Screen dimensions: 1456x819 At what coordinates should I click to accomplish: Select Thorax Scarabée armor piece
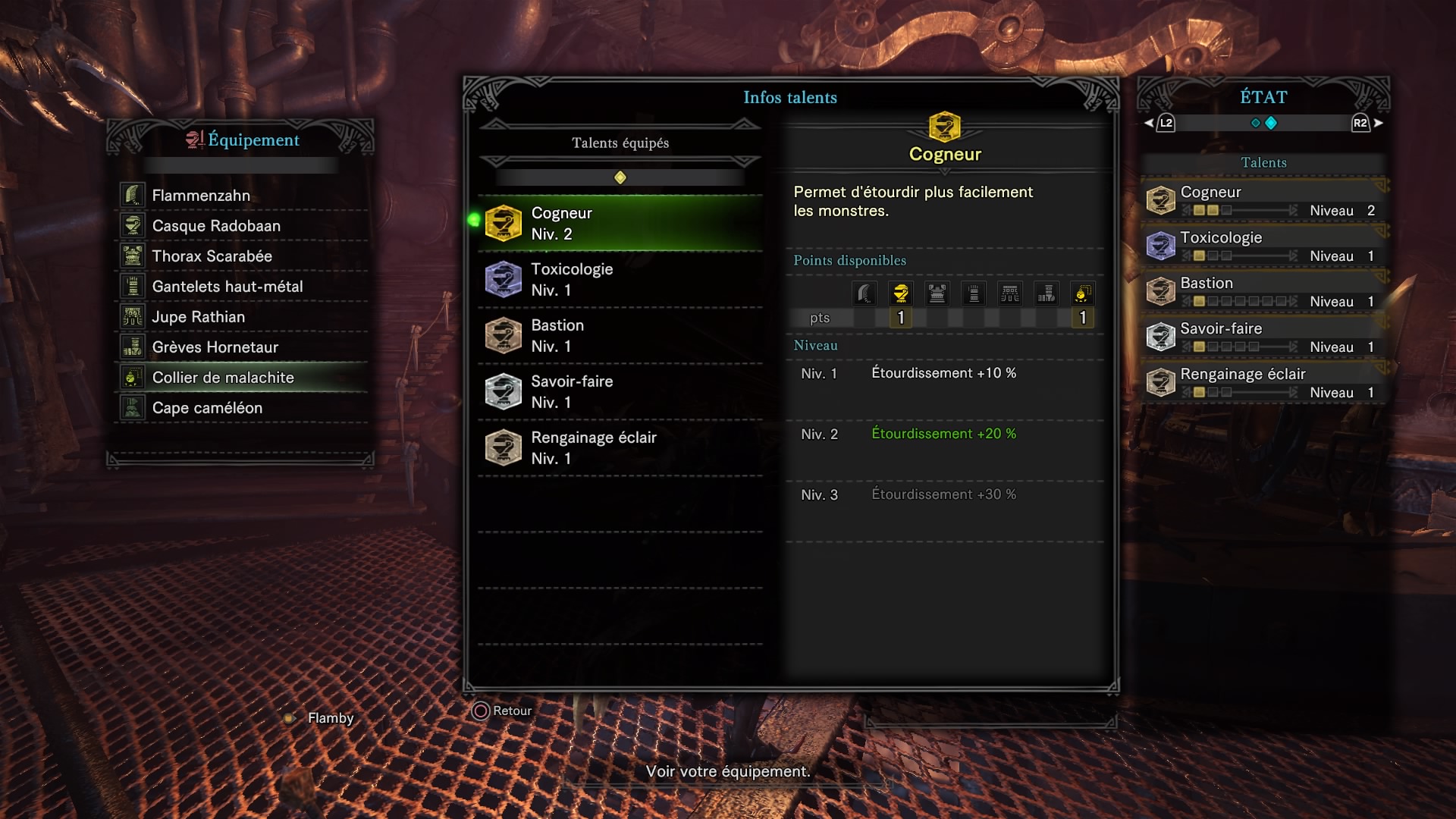[x=212, y=256]
